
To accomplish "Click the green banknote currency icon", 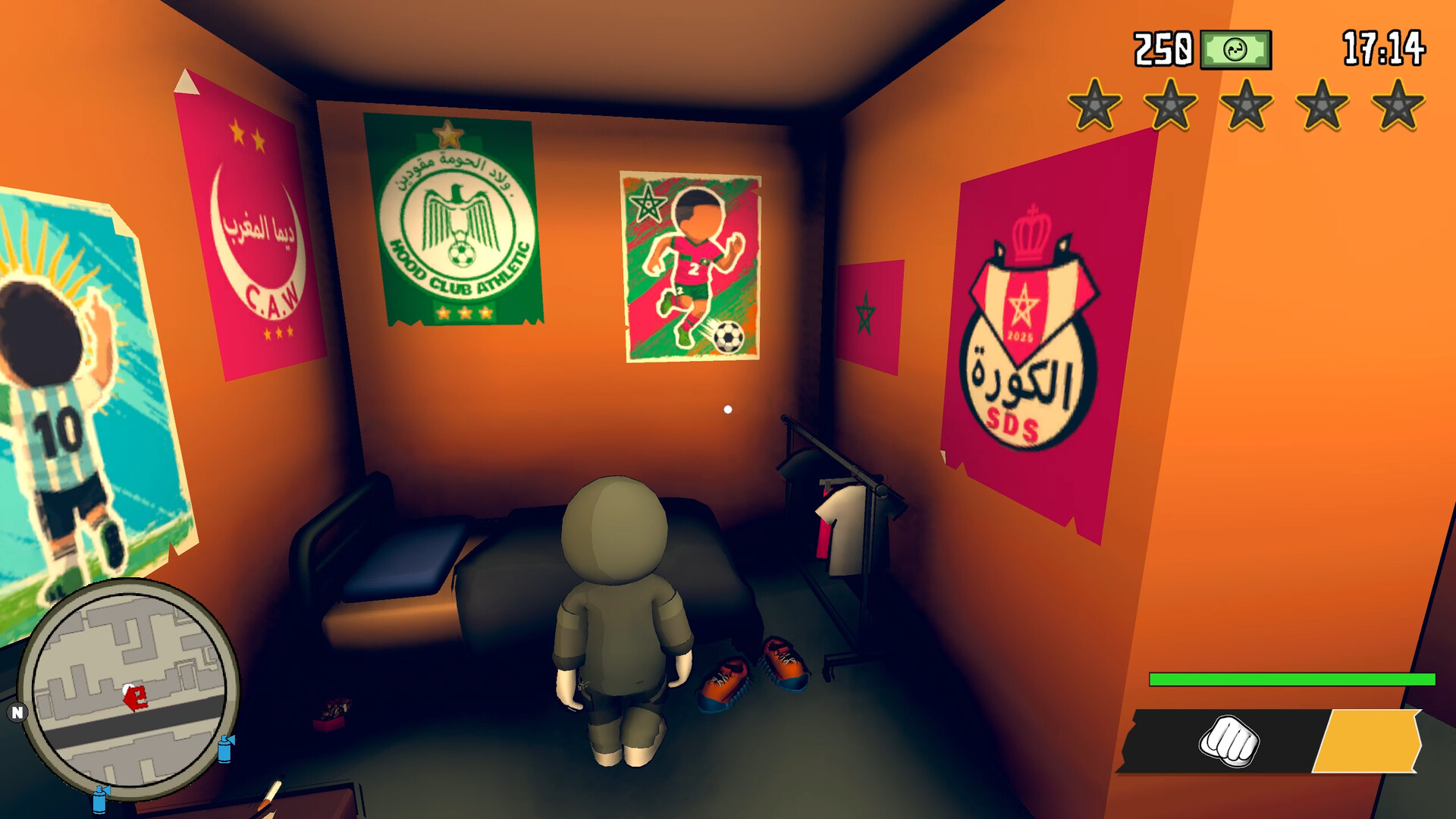I will tap(1236, 48).
